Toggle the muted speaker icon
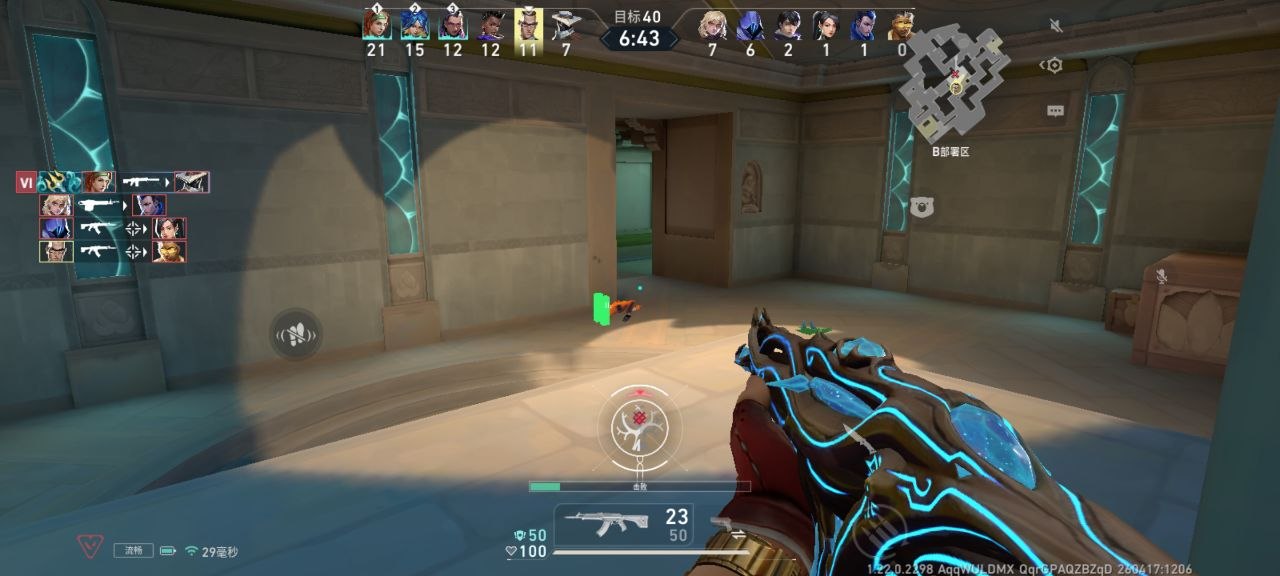This screenshot has height=576, width=1280. (x=1056, y=24)
